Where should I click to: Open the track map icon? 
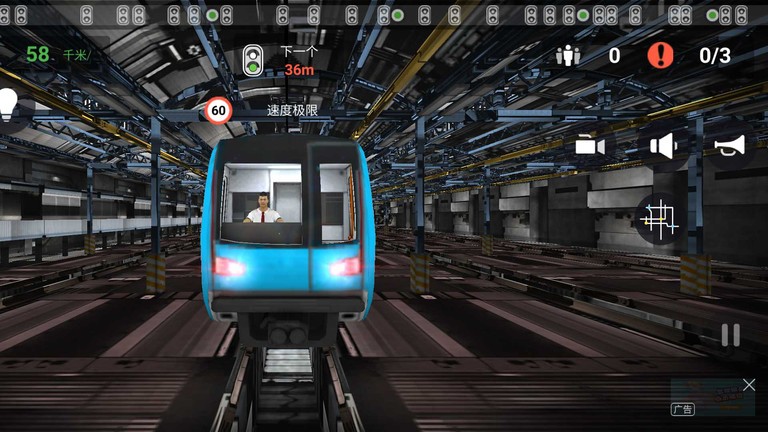(x=660, y=217)
